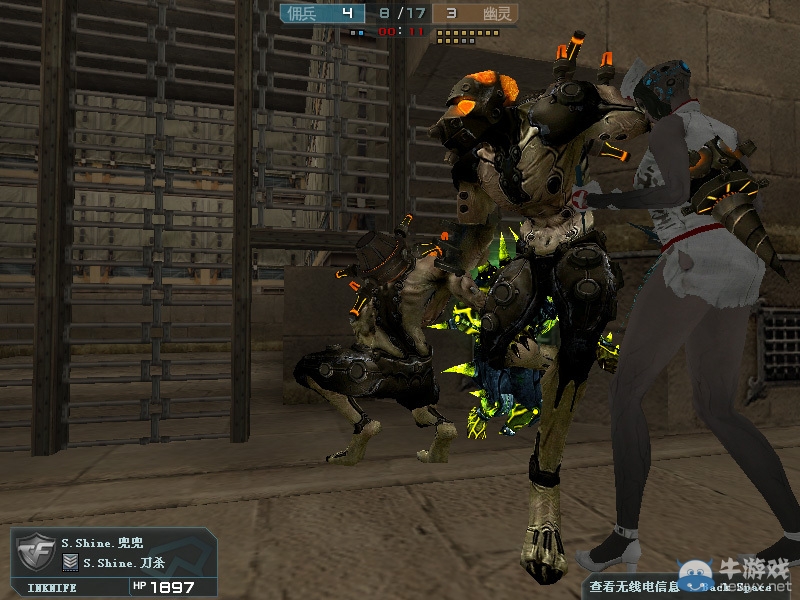Viewport: 800px width, 600px height.
Task: Click the brown 幽灵 team panel
Action: pos(480,13)
